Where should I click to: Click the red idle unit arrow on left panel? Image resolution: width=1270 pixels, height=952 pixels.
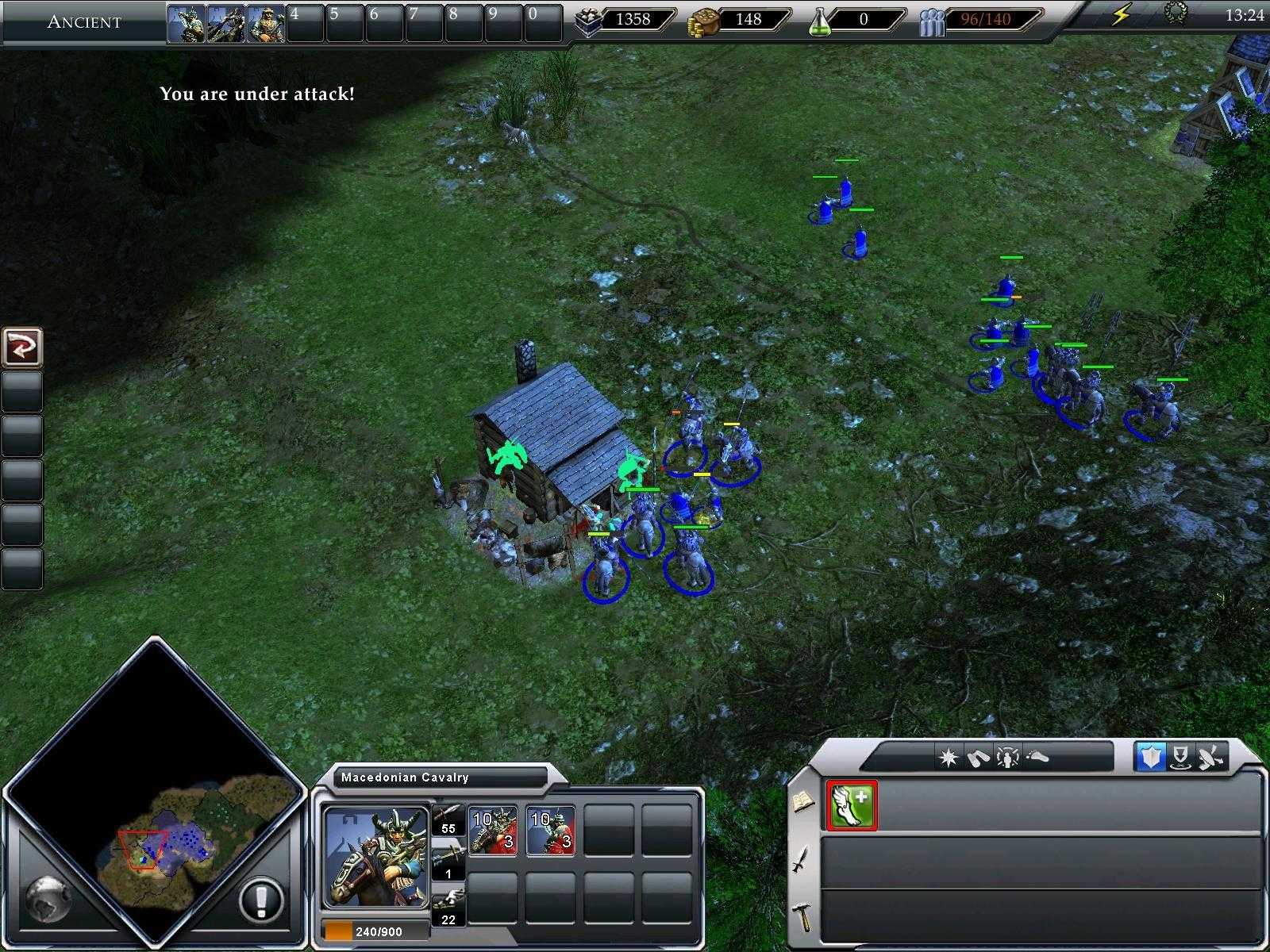tap(22, 347)
